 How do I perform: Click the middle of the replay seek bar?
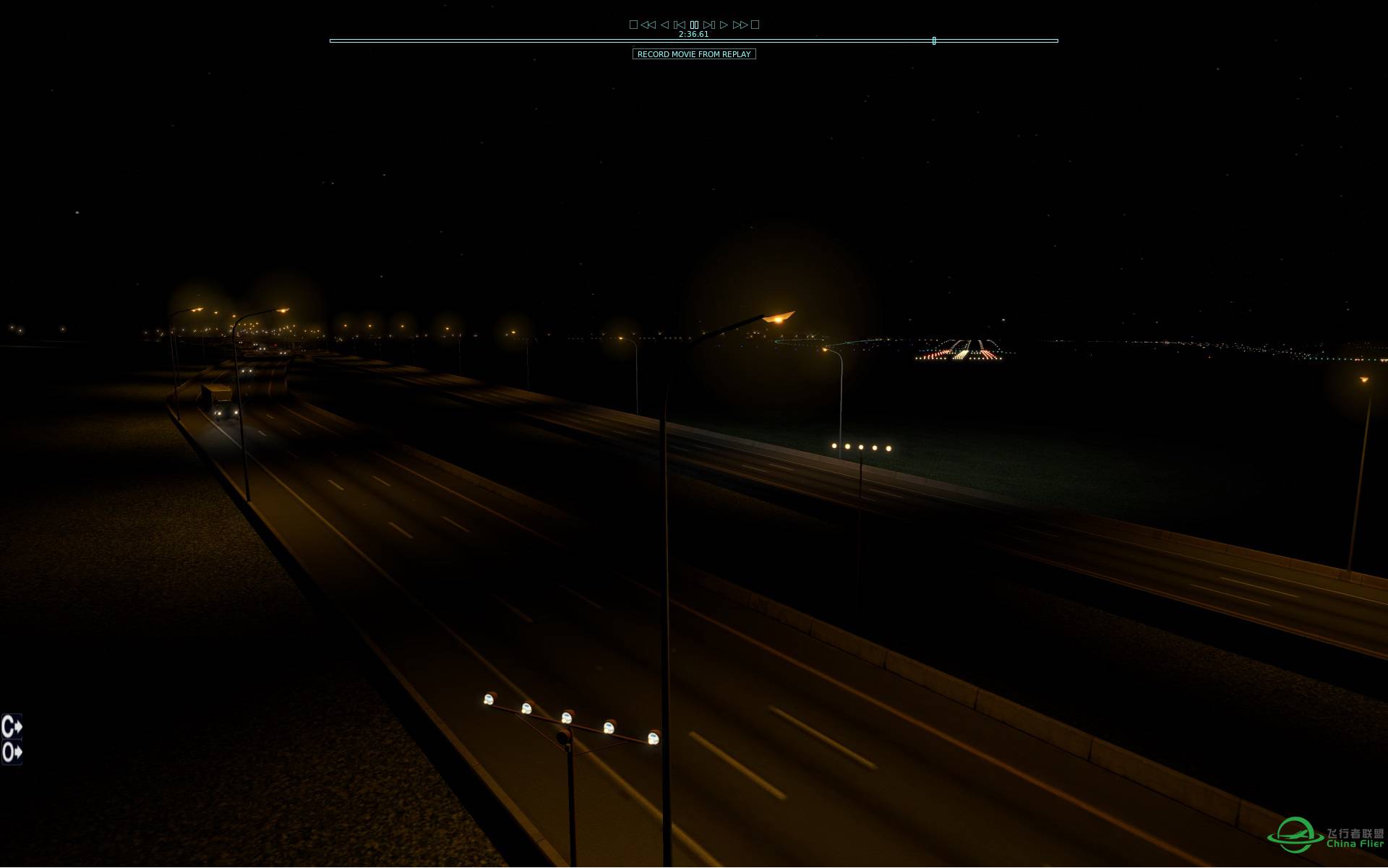694,41
